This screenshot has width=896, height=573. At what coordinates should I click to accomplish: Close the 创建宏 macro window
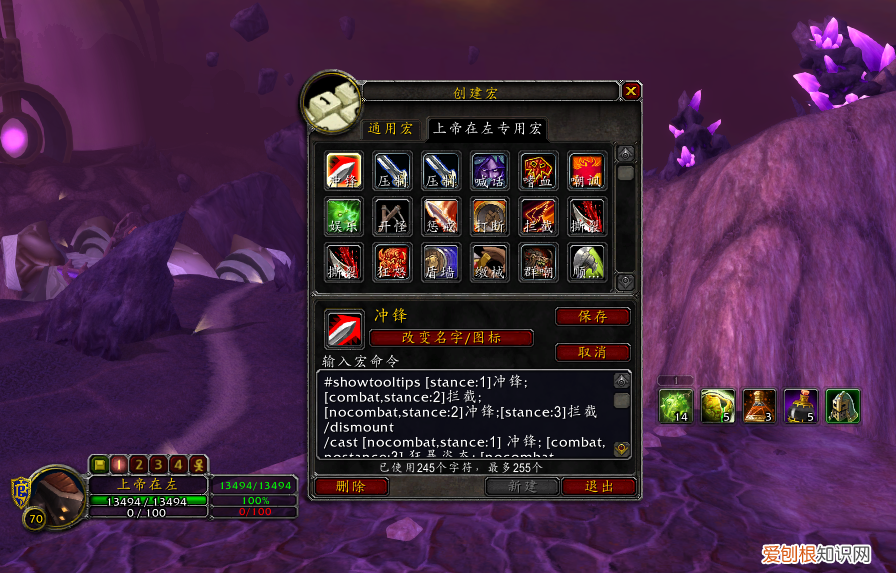[631, 92]
